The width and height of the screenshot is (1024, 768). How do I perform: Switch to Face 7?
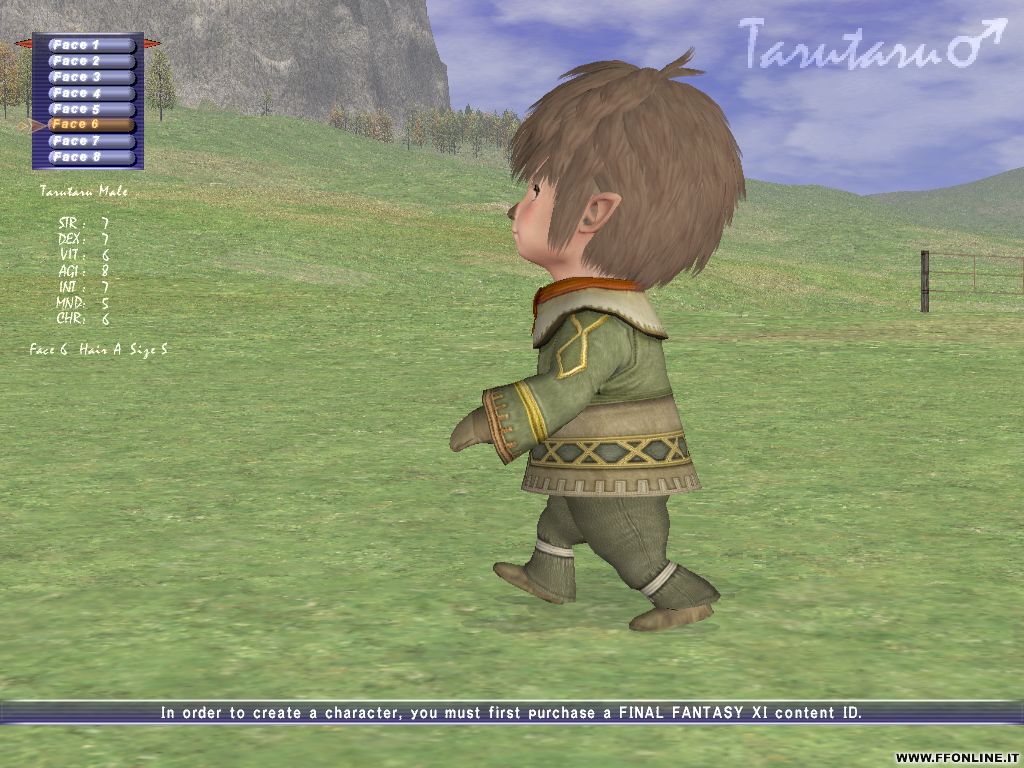point(91,141)
